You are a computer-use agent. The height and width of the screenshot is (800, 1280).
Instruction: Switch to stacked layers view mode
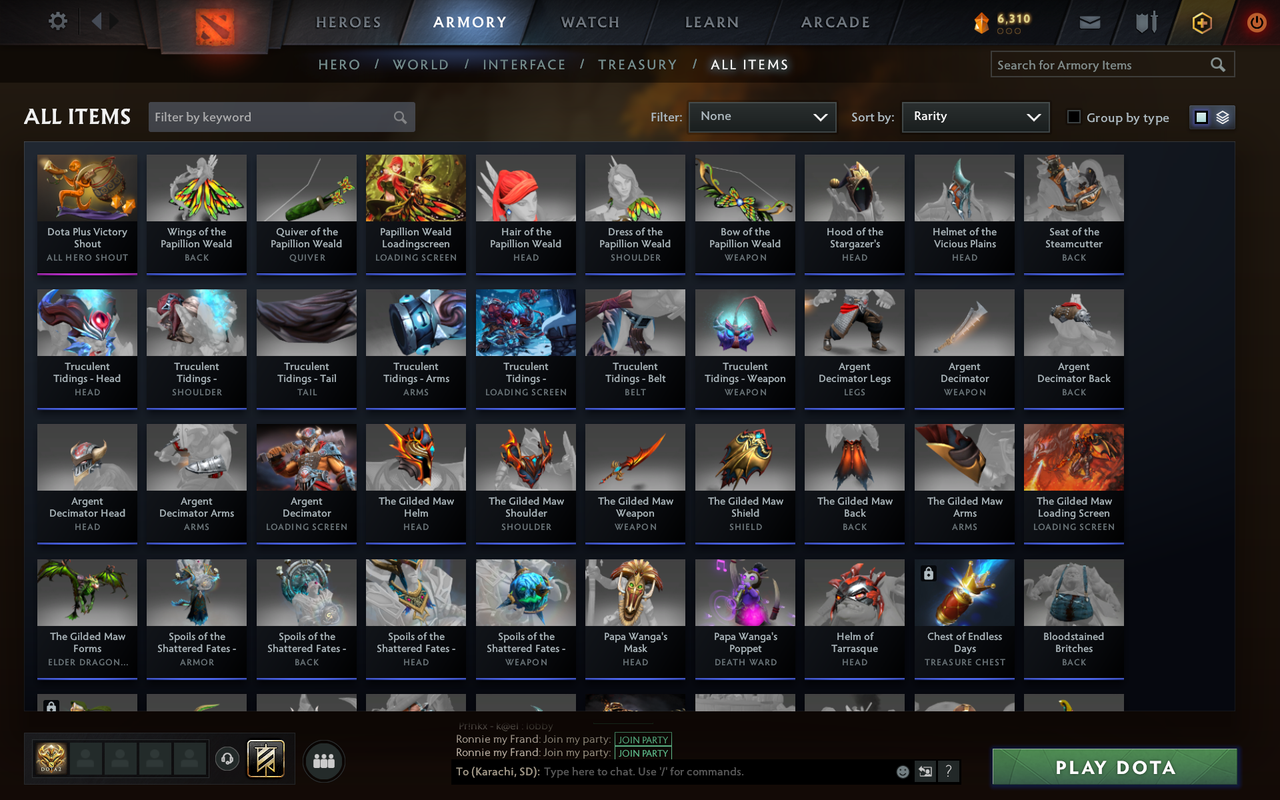(x=1222, y=116)
